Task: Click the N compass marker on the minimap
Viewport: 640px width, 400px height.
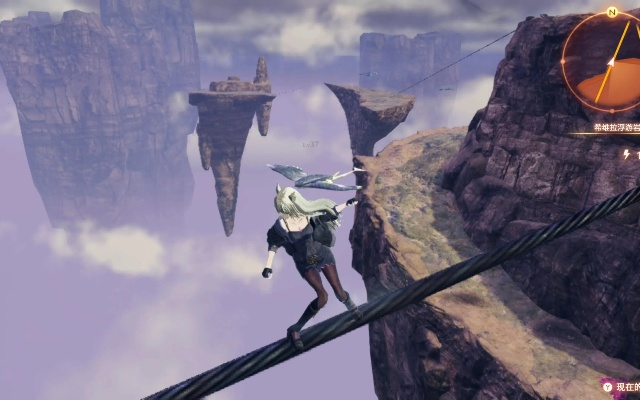Action: pyautogui.click(x=611, y=13)
